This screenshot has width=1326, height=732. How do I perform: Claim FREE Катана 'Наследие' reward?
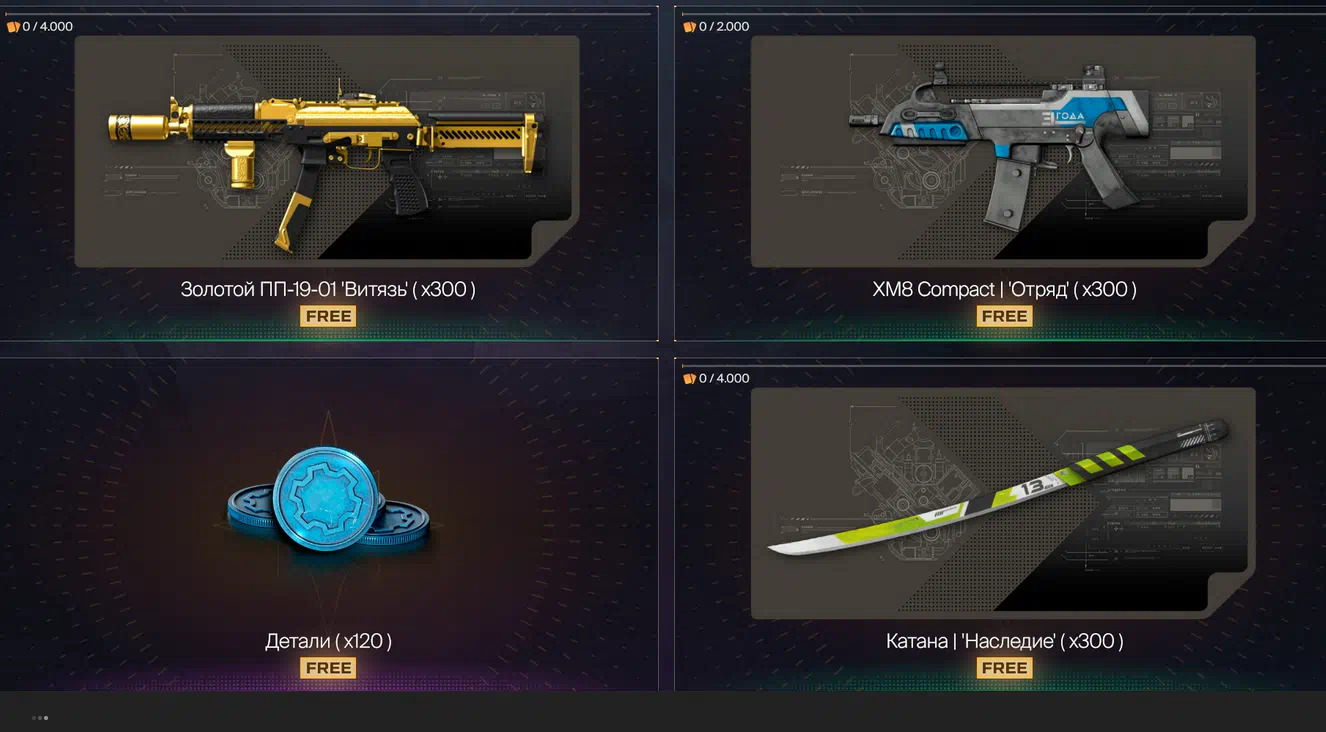pyautogui.click(x=1004, y=668)
